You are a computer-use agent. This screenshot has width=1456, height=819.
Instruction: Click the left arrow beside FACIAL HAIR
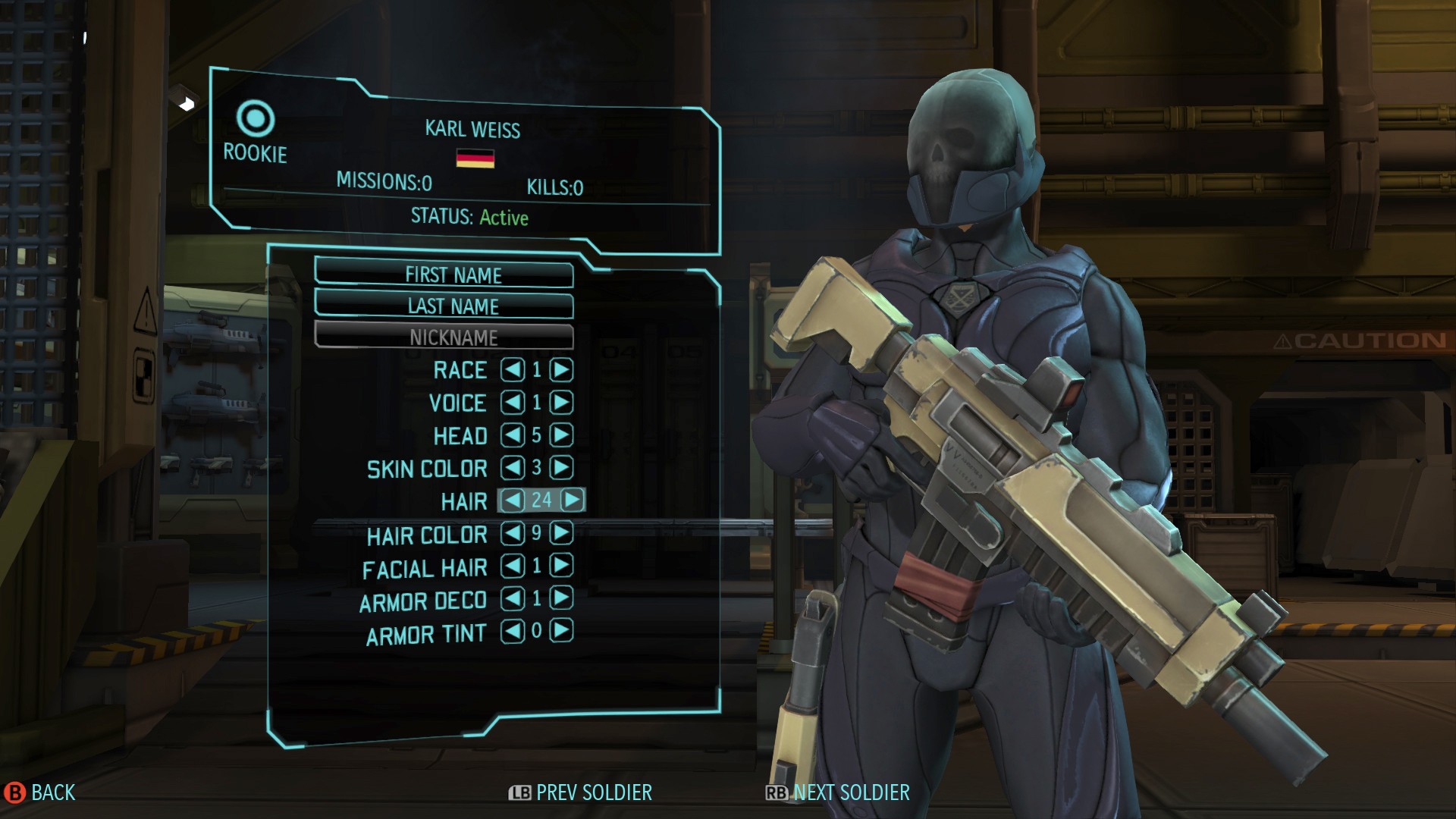coord(513,567)
